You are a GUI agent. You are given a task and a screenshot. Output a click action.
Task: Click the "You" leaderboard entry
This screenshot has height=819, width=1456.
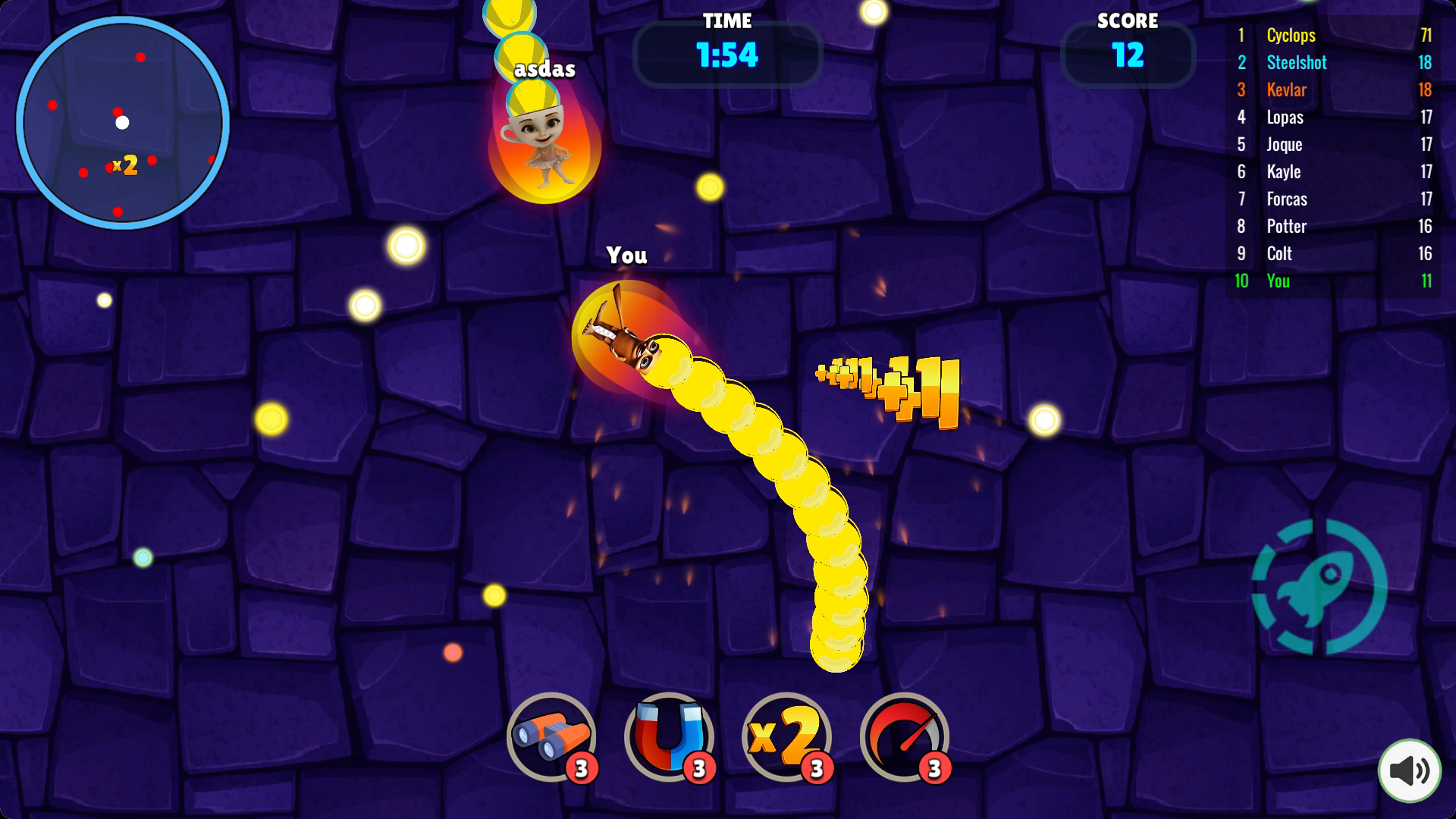pos(1333,281)
